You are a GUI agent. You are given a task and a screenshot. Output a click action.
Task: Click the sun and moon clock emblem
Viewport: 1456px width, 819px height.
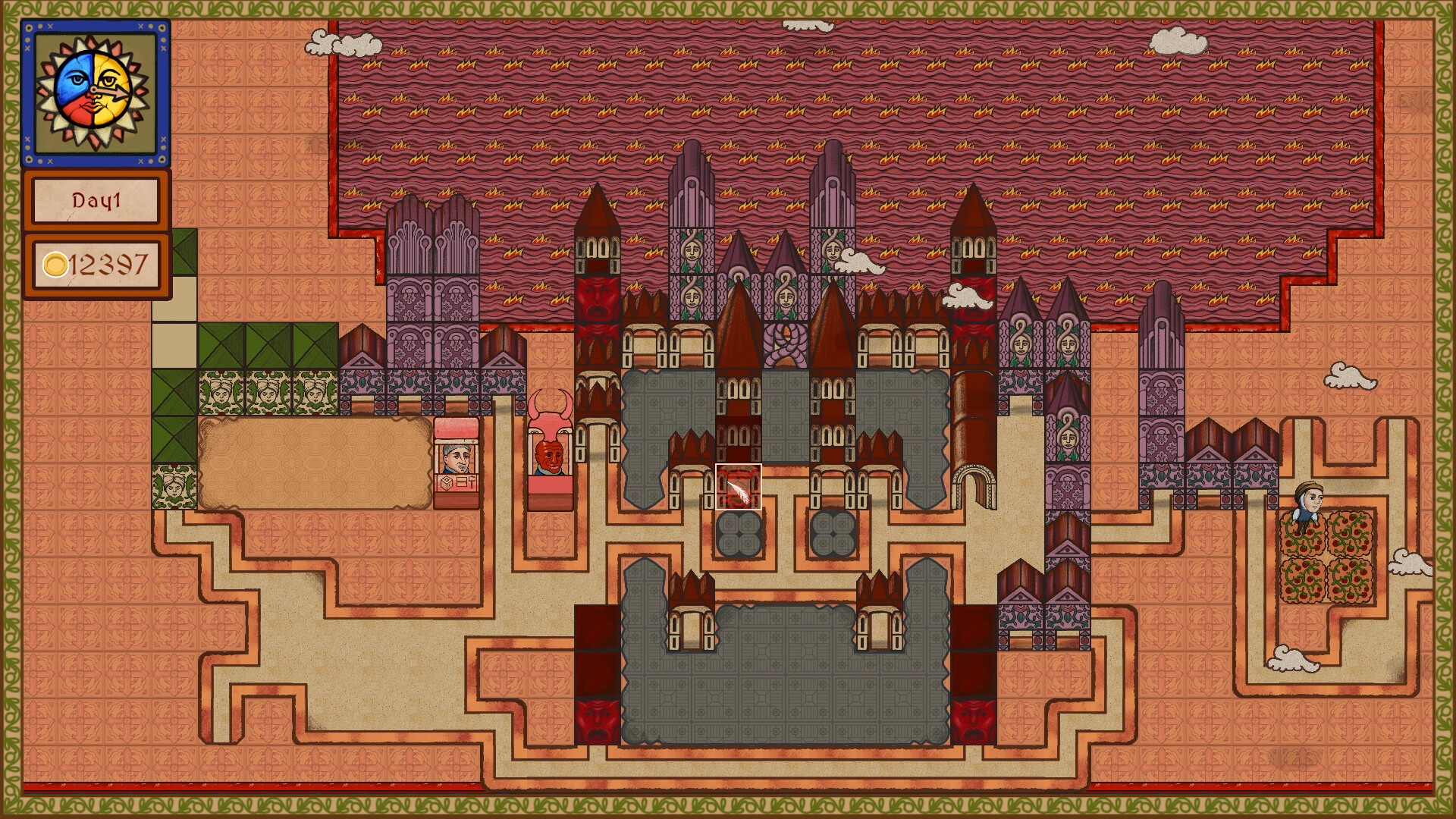coord(96,92)
